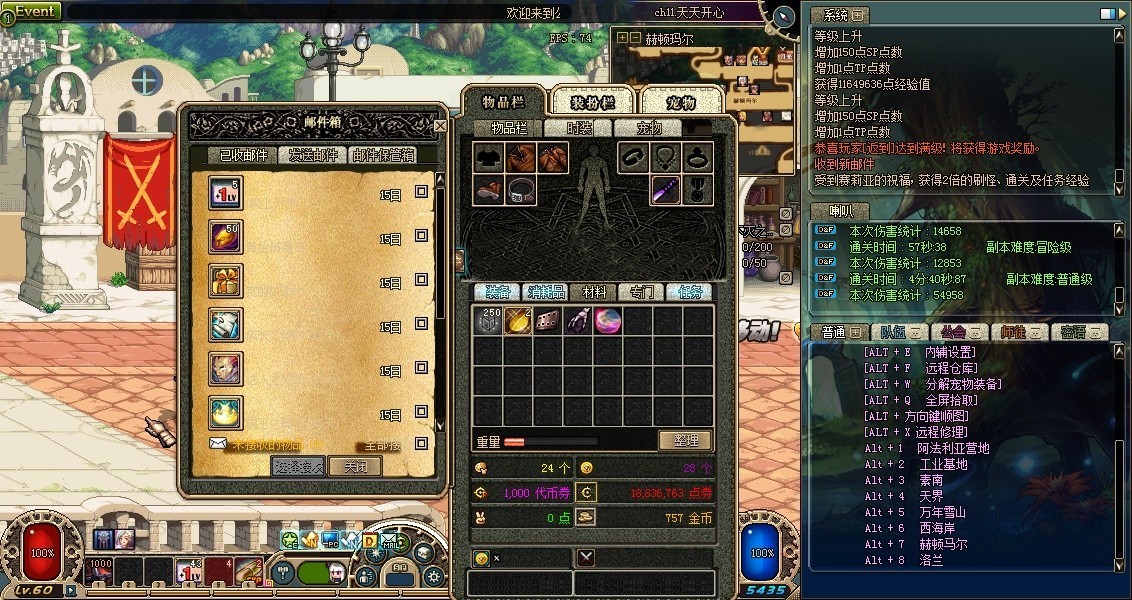Close the mailbox window with the X
The height and width of the screenshot is (600, 1132).
coord(440,126)
